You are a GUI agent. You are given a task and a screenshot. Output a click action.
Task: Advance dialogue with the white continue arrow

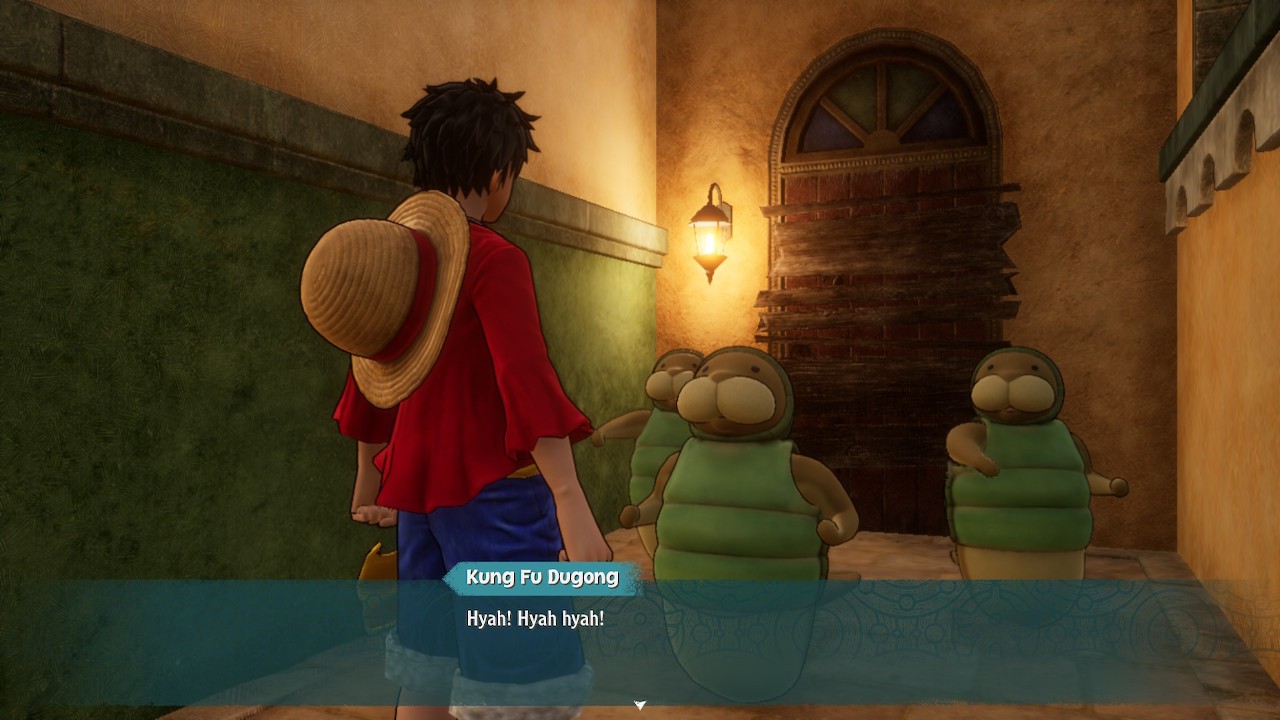[640, 705]
